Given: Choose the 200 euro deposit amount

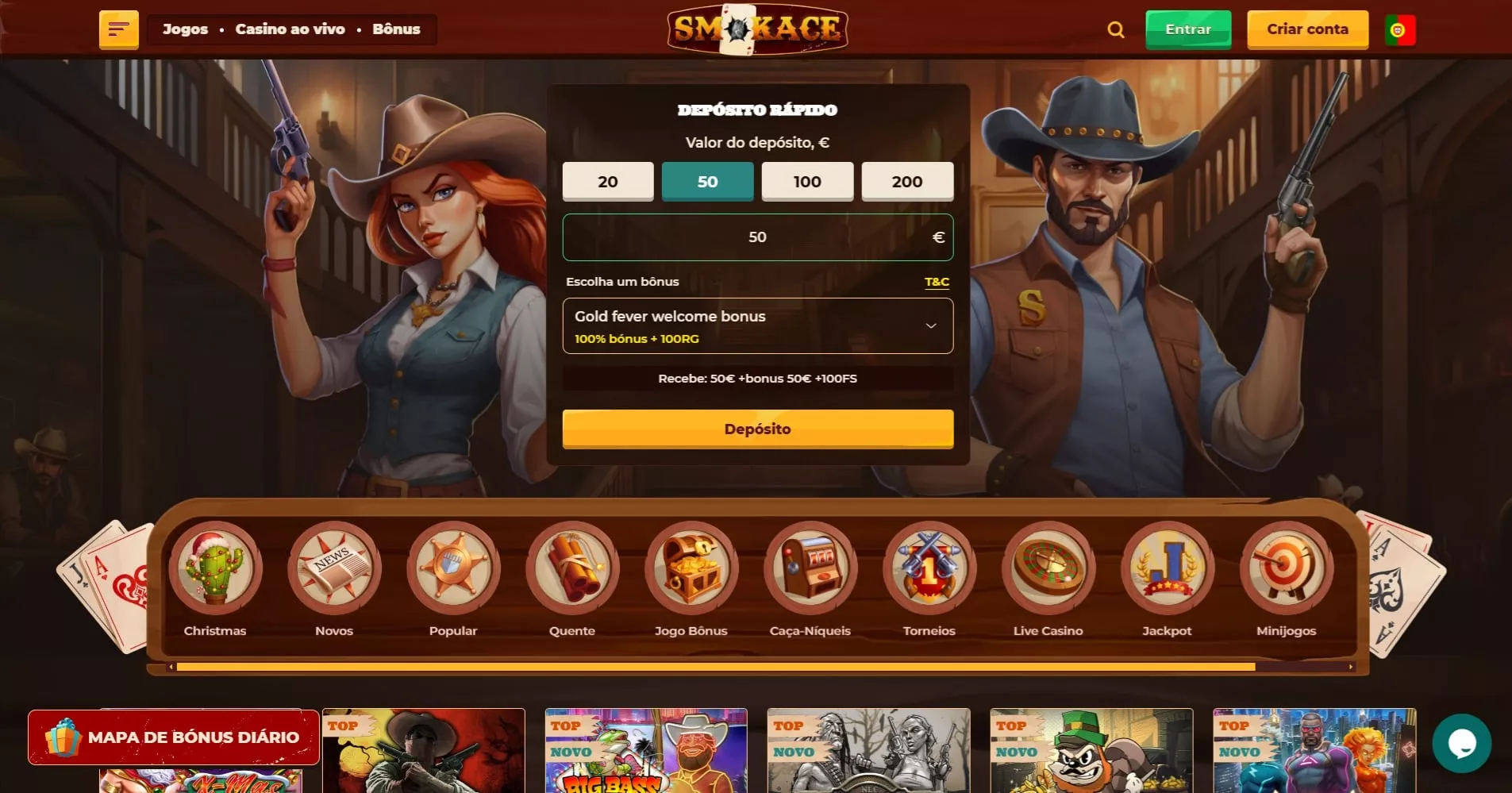Looking at the screenshot, I should click(x=906, y=182).
